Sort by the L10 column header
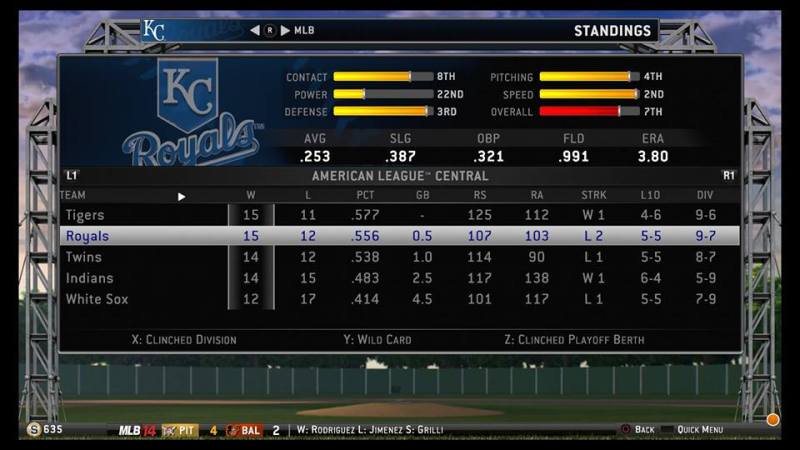Image resolution: width=800 pixels, height=450 pixels. tap(651, 195)
